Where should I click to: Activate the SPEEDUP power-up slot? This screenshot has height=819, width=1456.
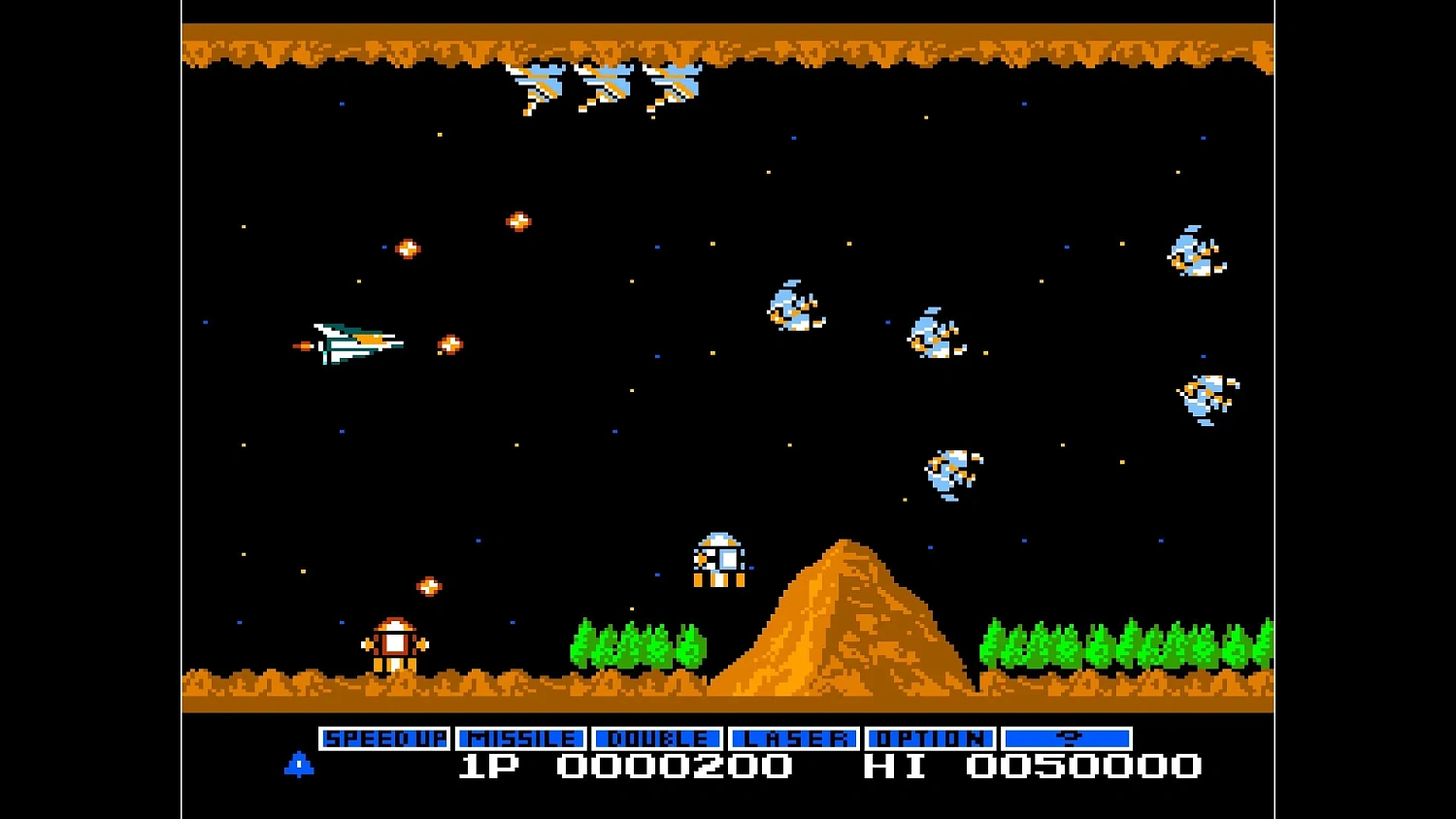coord(385,737)
